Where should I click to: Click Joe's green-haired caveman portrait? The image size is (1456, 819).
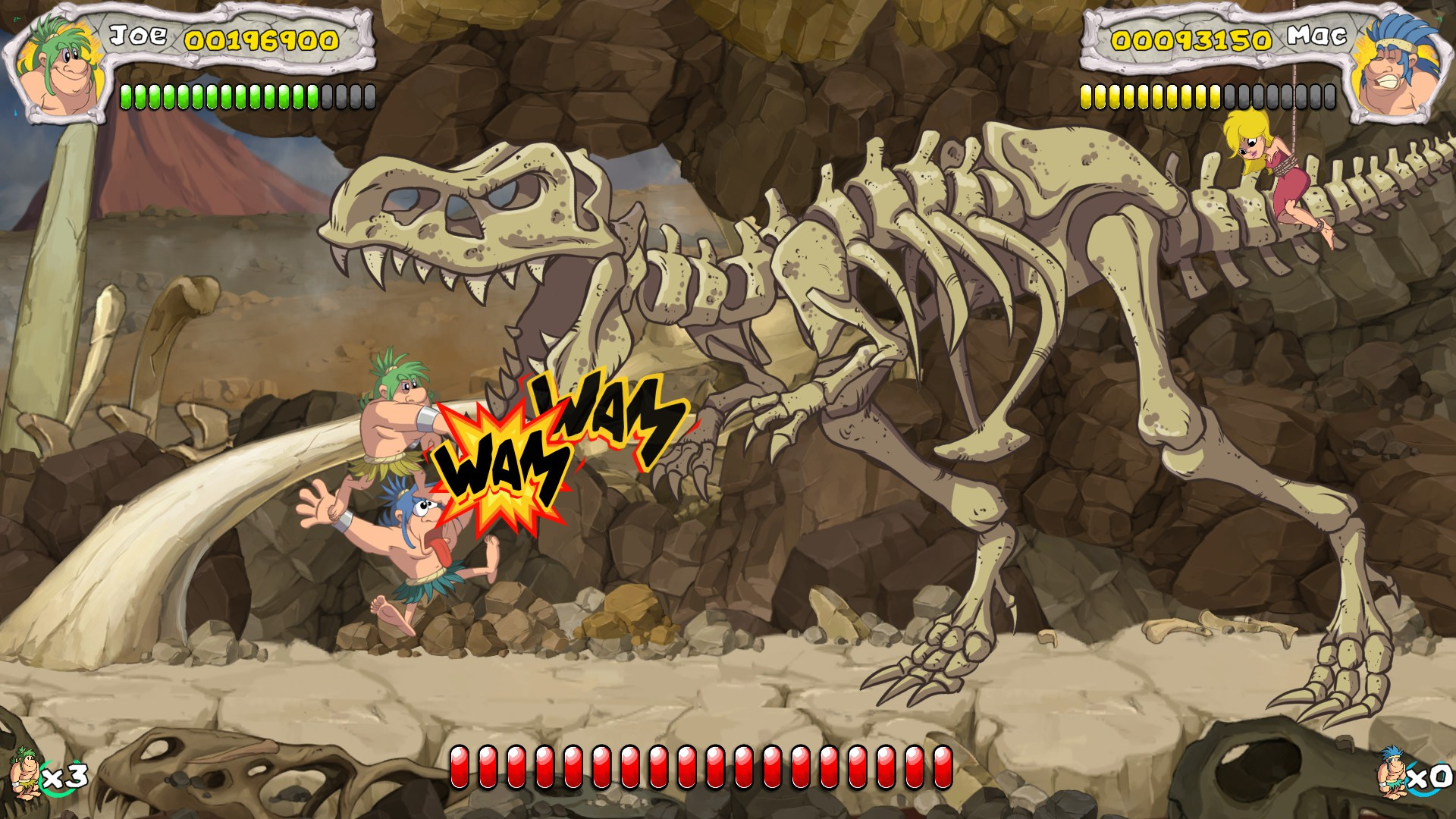click(59, 68)
